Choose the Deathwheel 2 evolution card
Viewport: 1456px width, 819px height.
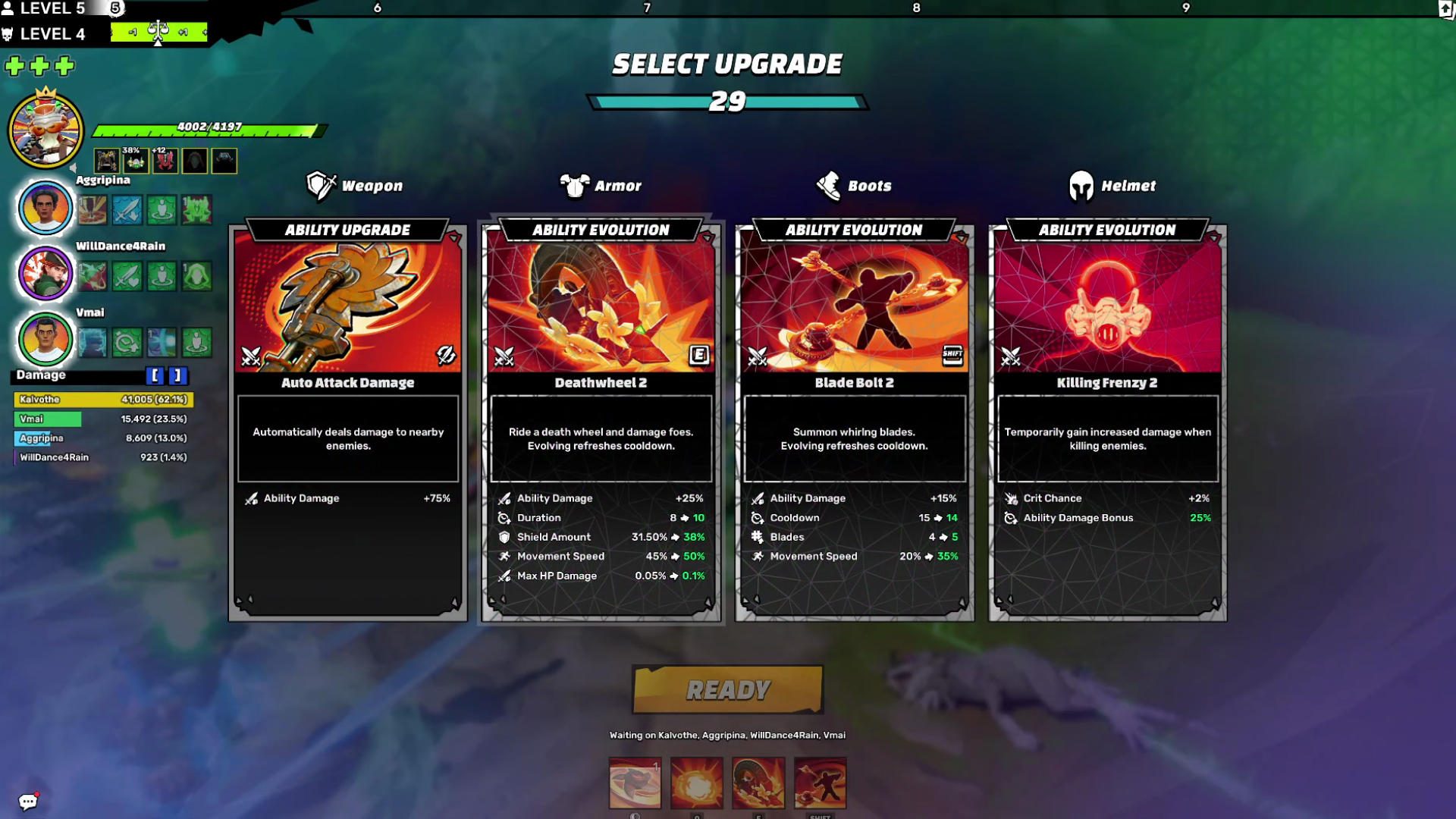(x=601, y=422)
